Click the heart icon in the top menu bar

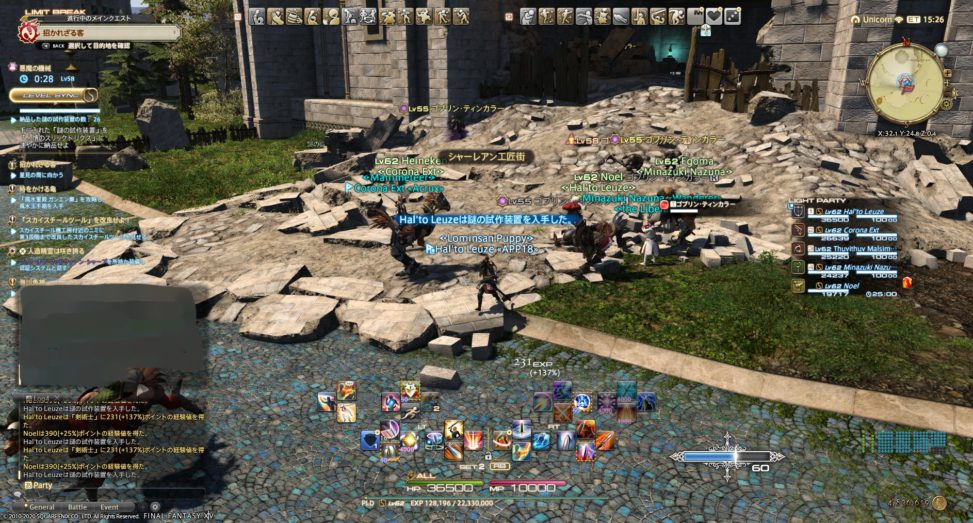(713, 16)
